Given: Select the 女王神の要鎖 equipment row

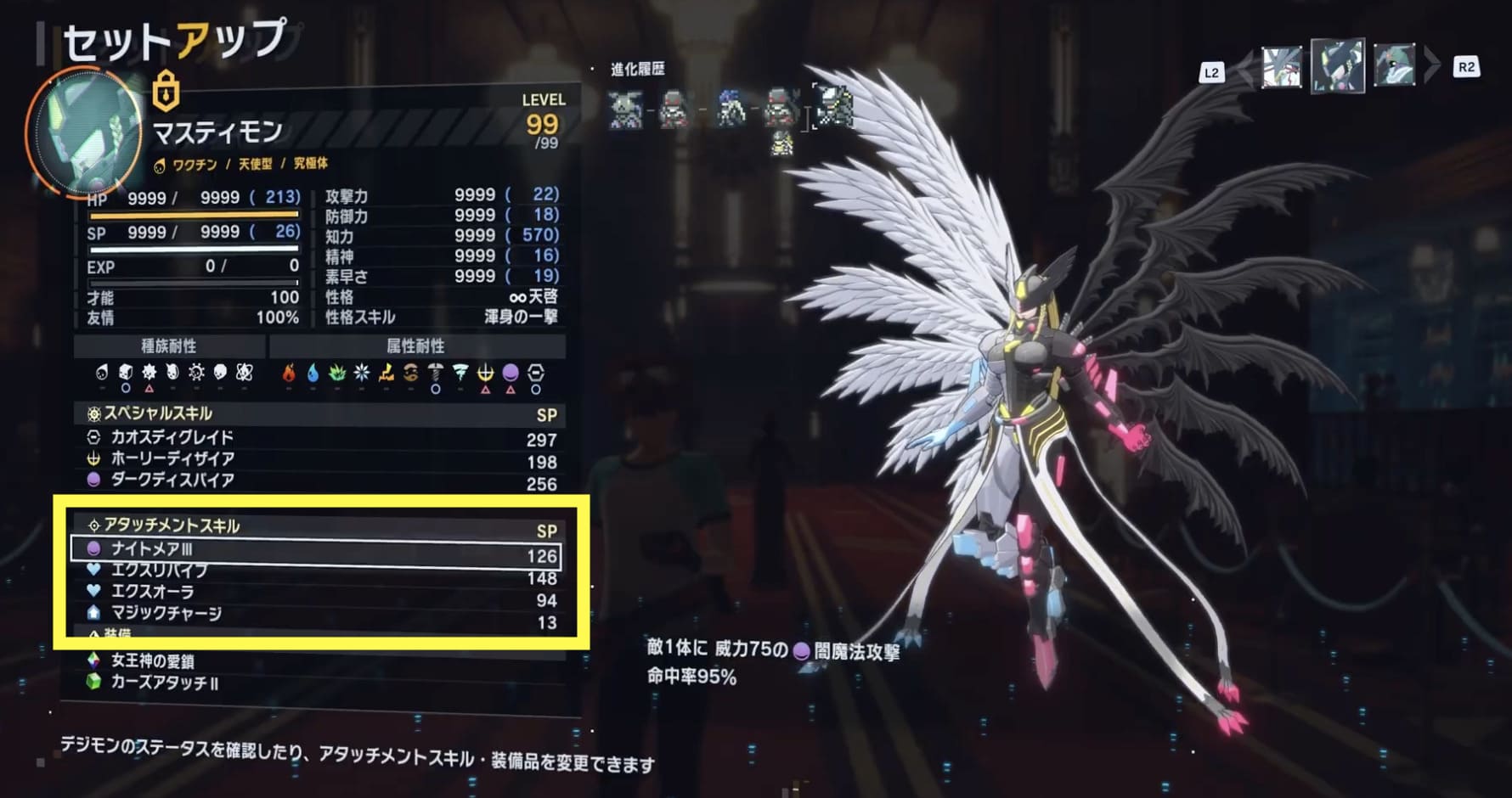Looking at the screenshot, I should tap(314, 660).
